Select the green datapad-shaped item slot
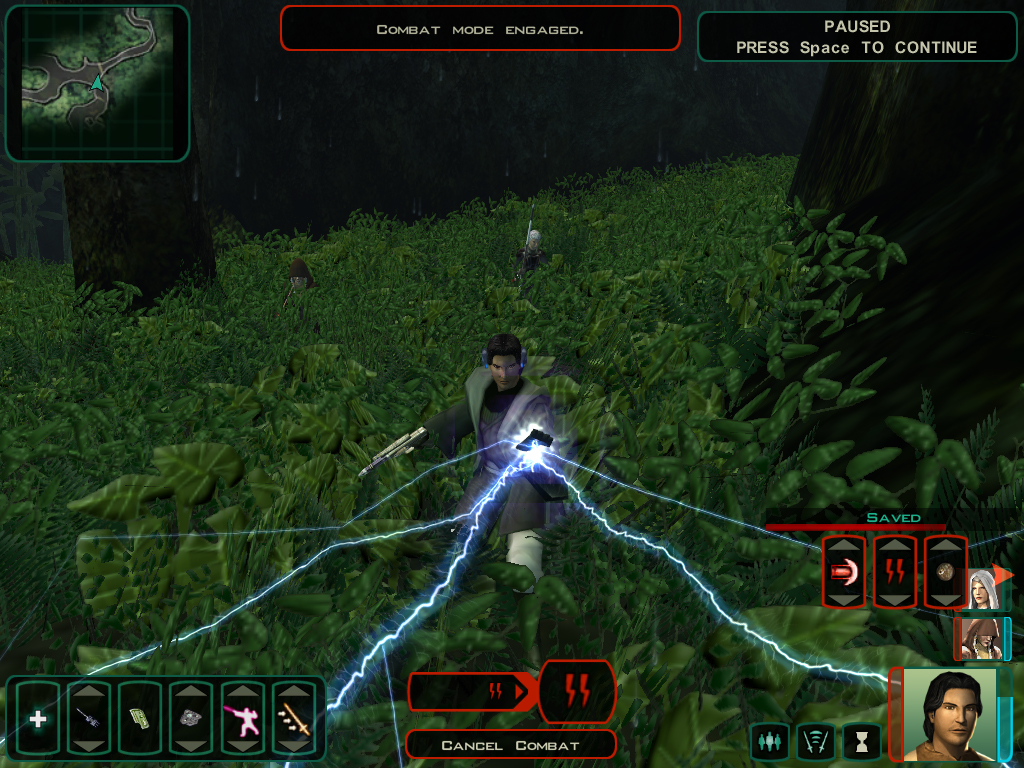The height and width of the screenshot is (768, 1024). (x=140, y=718)
